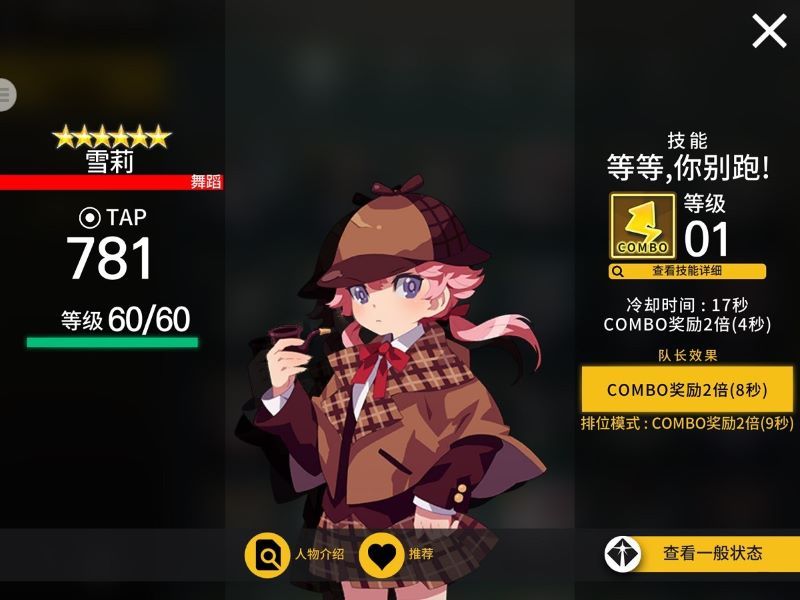
Task: Open 人物介绍 character introduction
Action: 297,554
